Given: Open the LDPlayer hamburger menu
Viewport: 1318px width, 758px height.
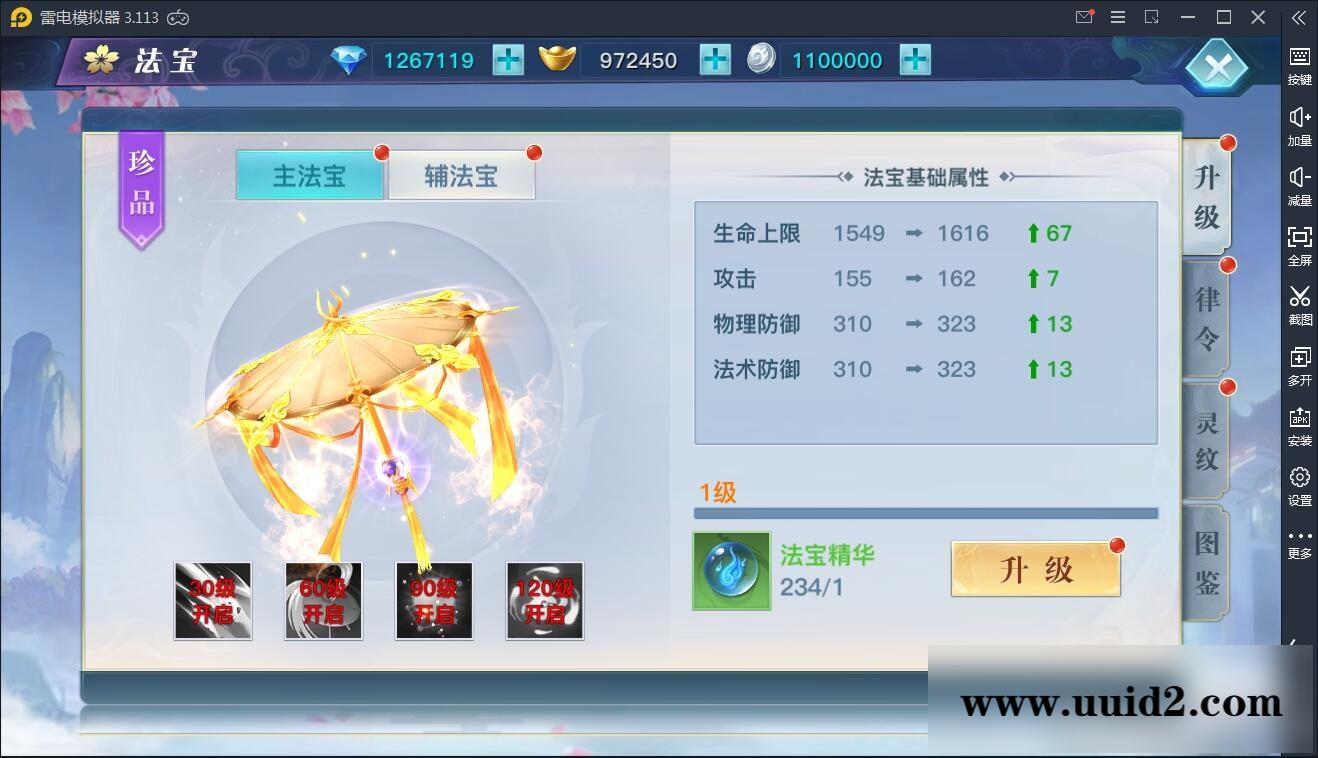Looking at the screenshot, I should [1117, 17].
